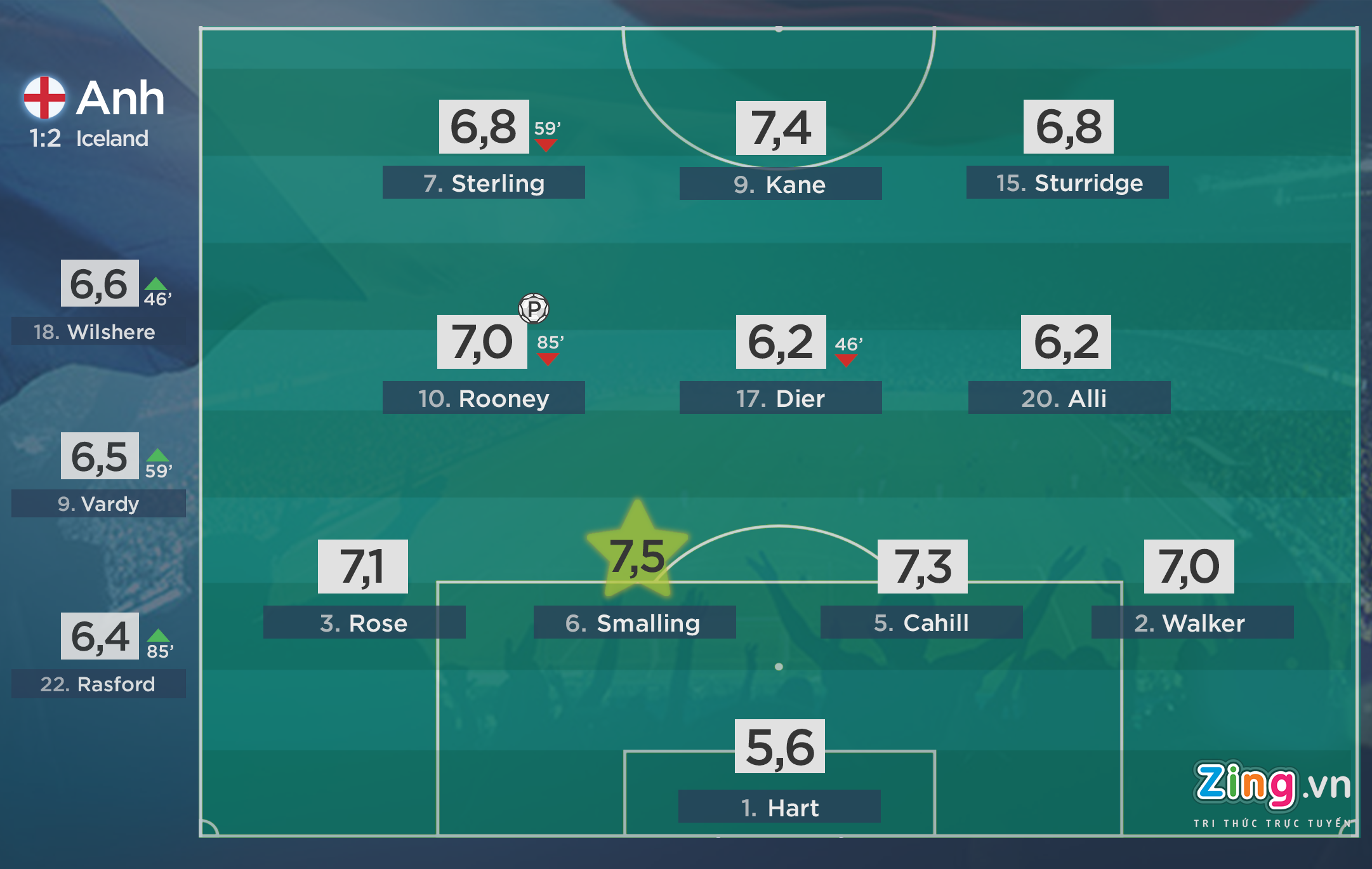Select the Dier name label
Viewport: 1372px width, 869px height.
click(780, 398)
